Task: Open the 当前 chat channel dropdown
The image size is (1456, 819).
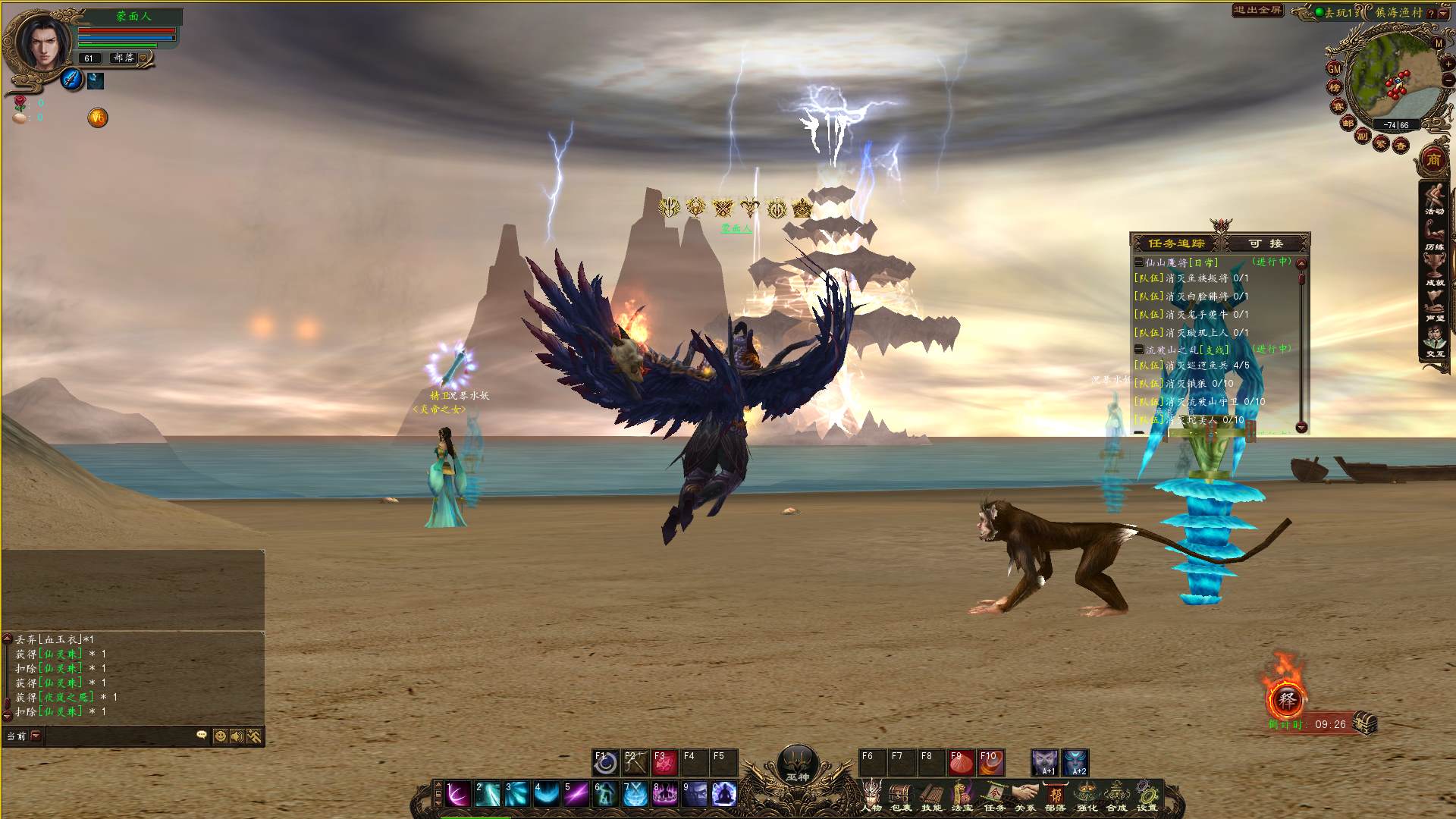Action: (36, 736)
